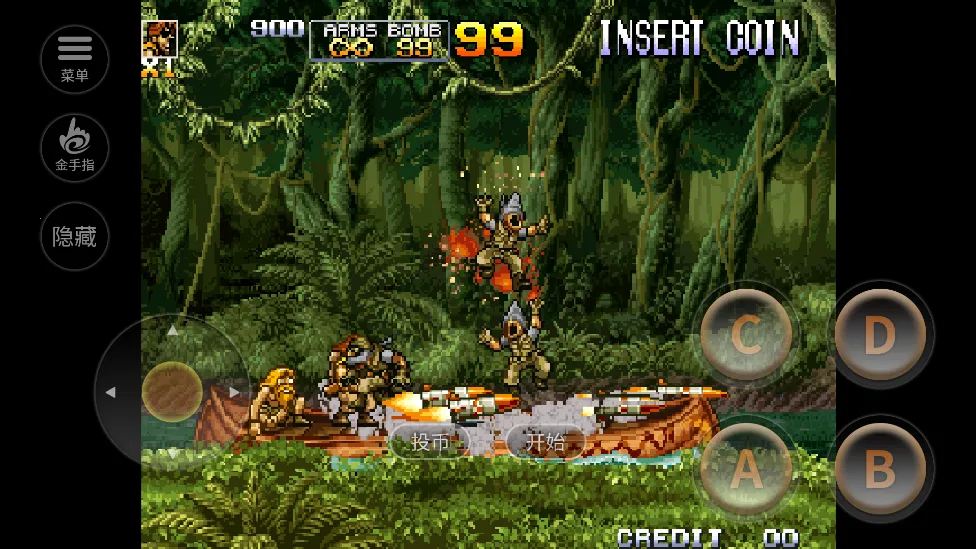Tap the round B action button
The image size is (976, 549).
tap(879, 469)
